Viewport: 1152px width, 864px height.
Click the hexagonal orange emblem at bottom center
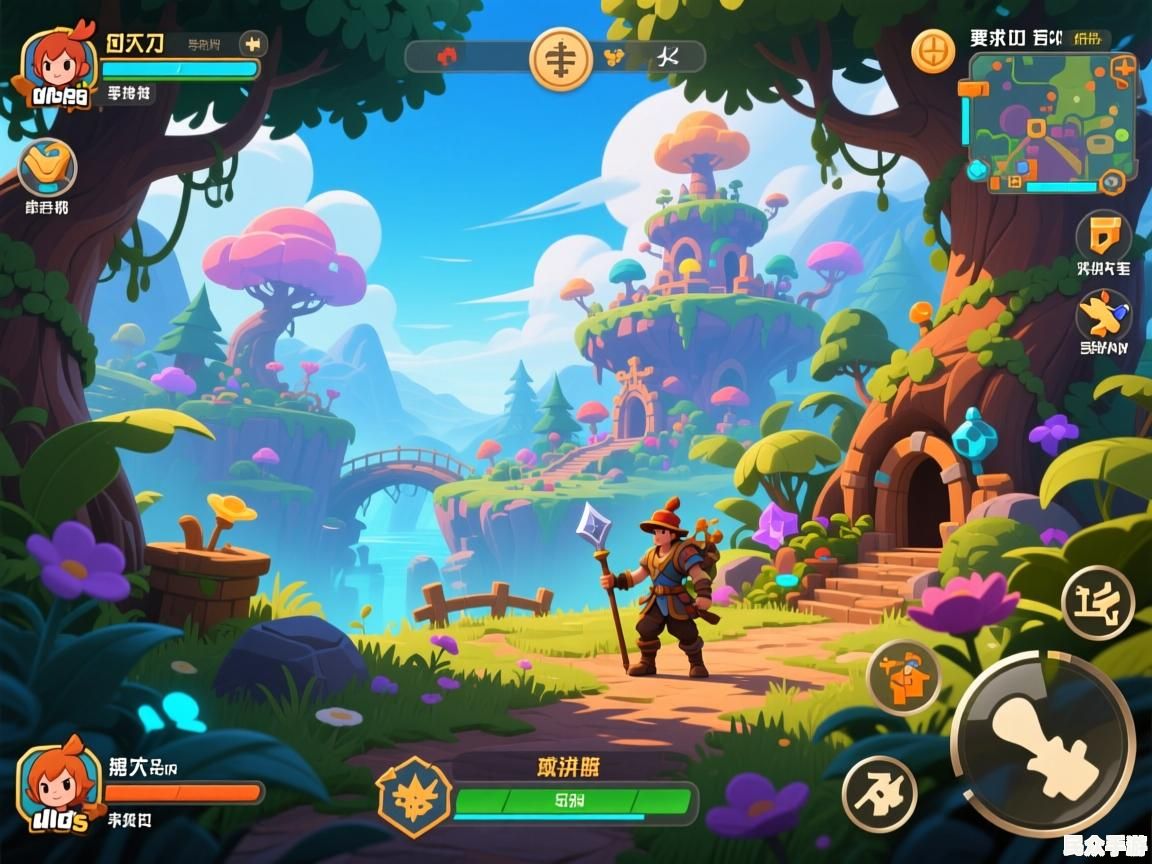click(413, 797)
